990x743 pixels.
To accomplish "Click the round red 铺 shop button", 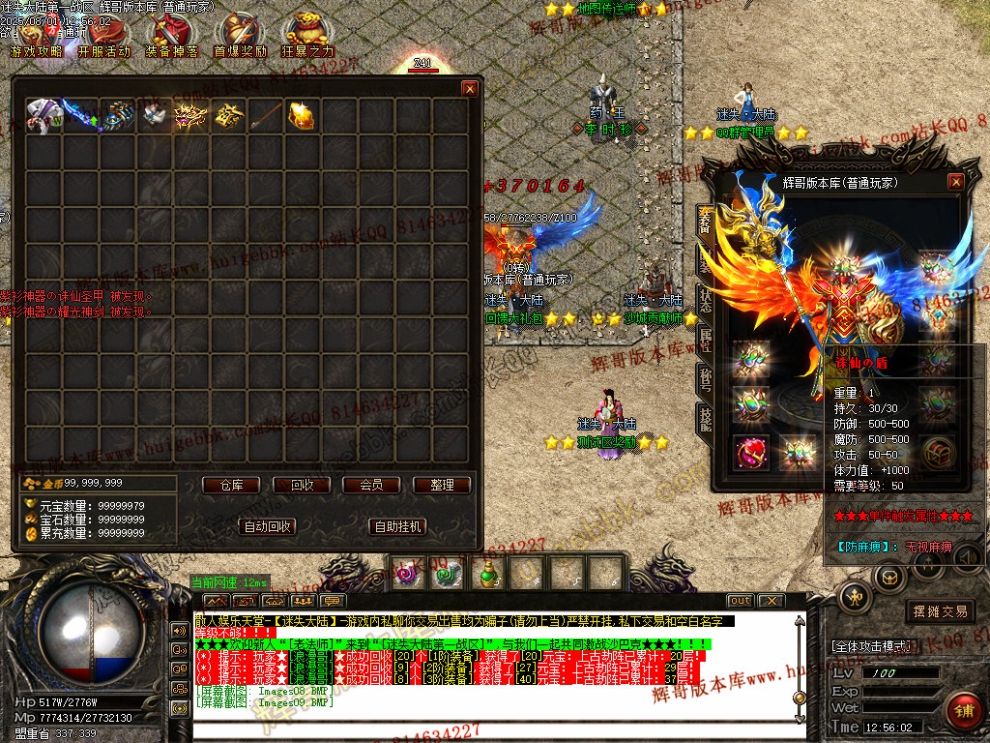I will click(965, 712).
